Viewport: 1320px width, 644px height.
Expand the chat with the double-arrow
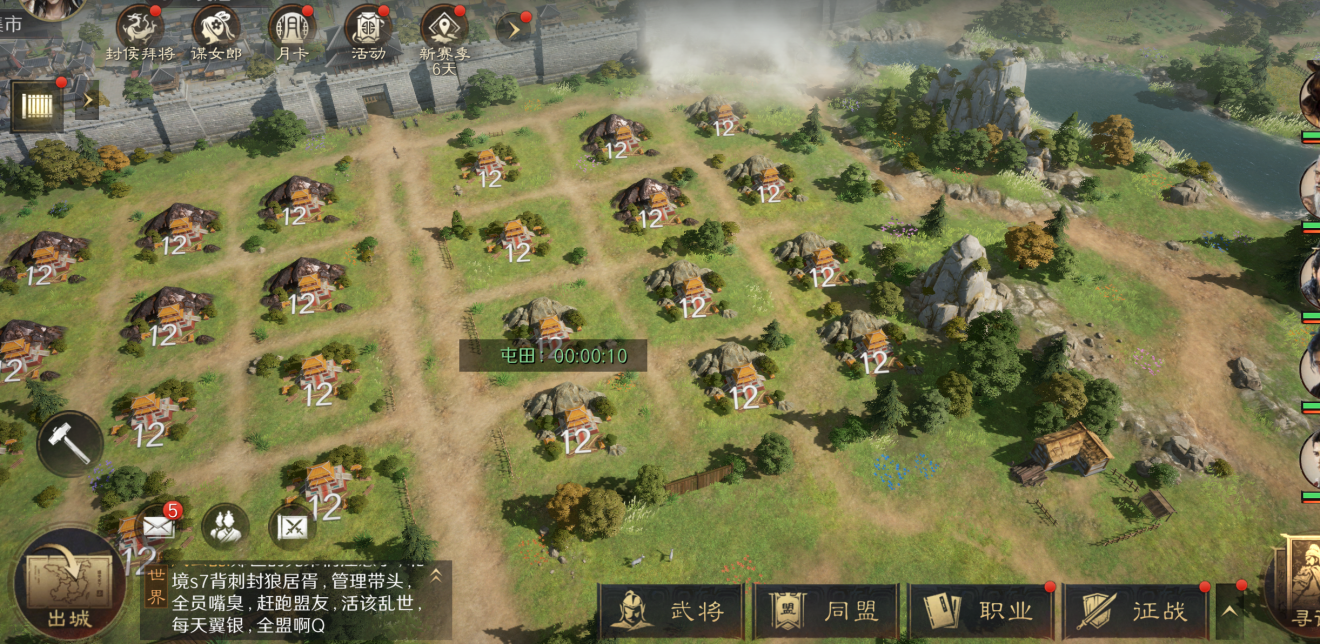pyautogui.click(x=436, y=576)
